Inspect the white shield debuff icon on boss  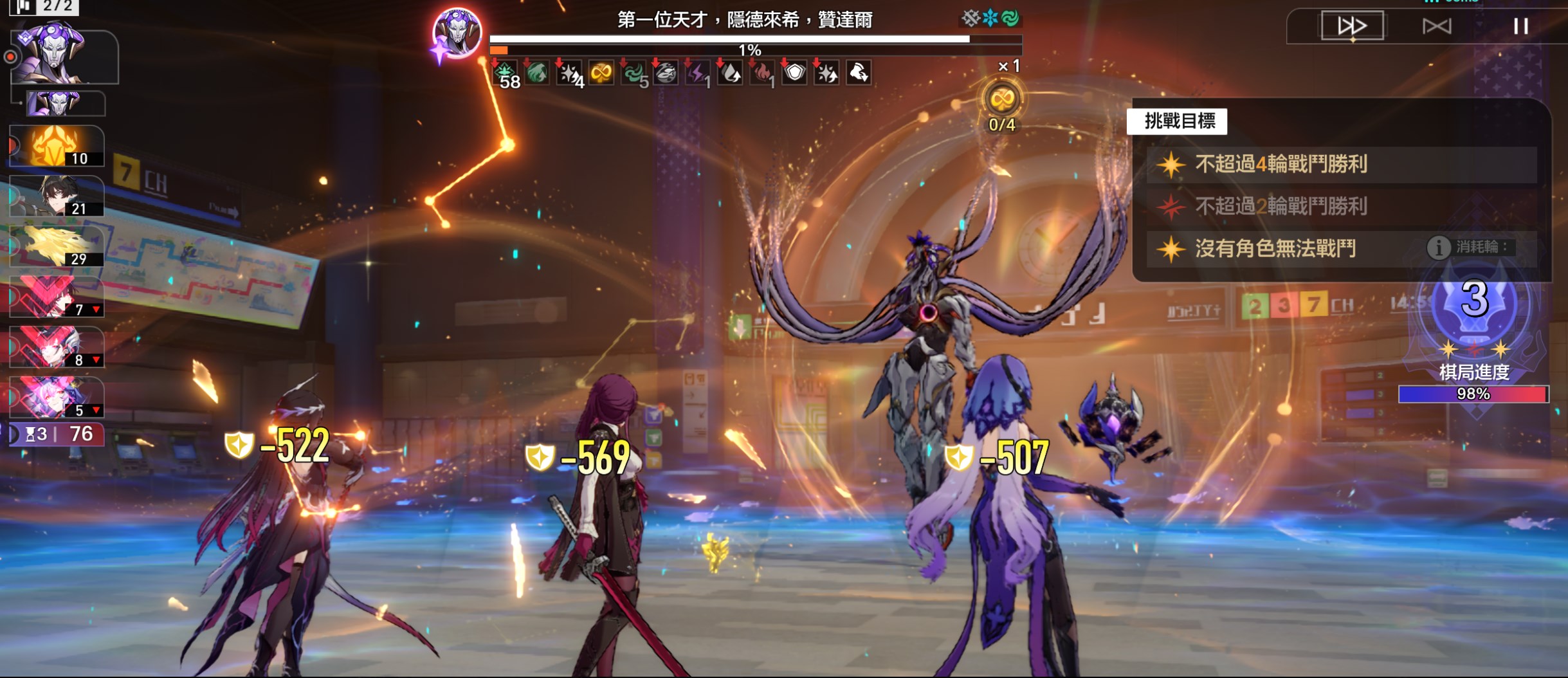tap(794, 73)
